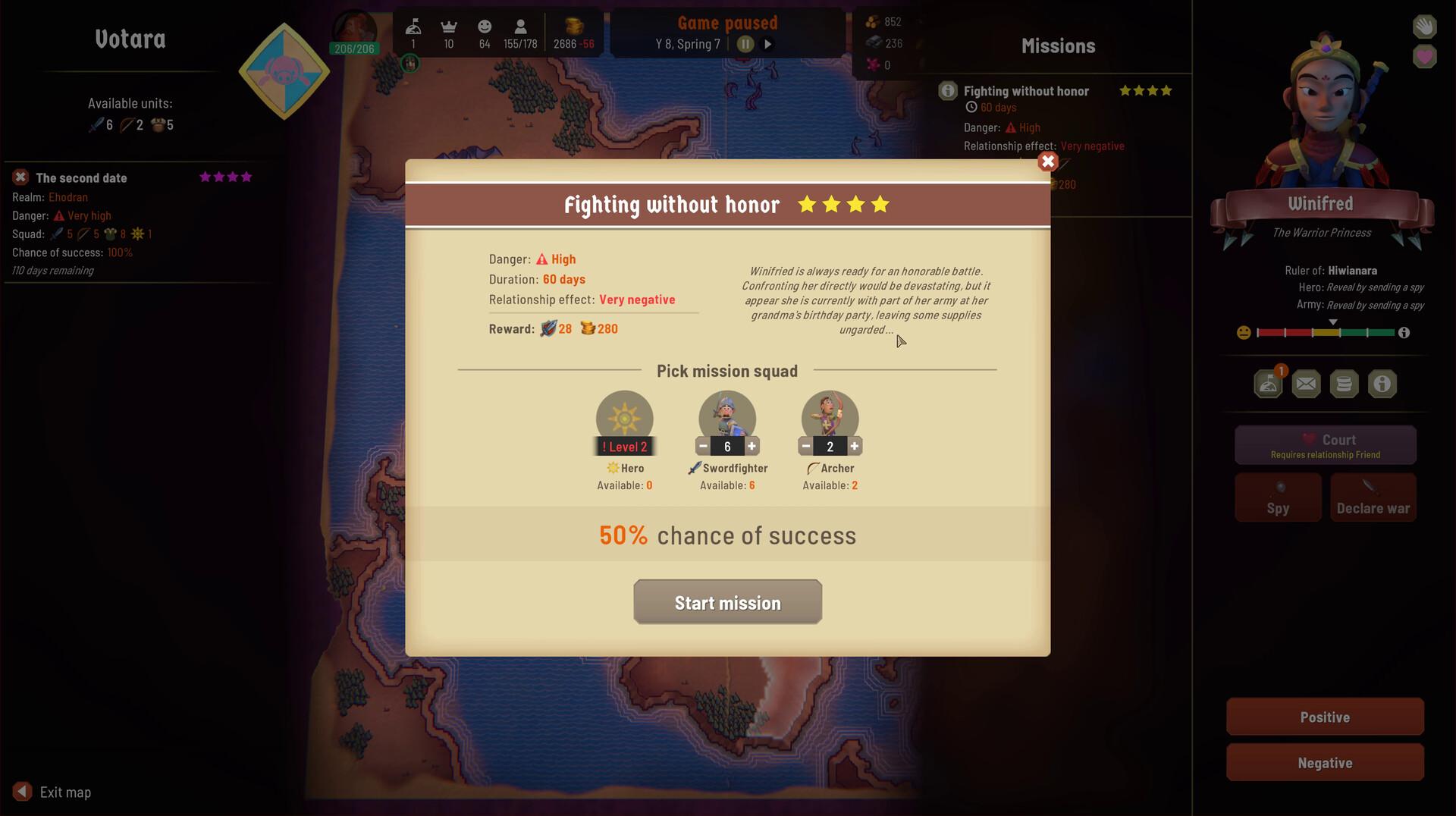Select the heart icon in top-right corner
1456x816 pixels.
(x=1424, y=57)
